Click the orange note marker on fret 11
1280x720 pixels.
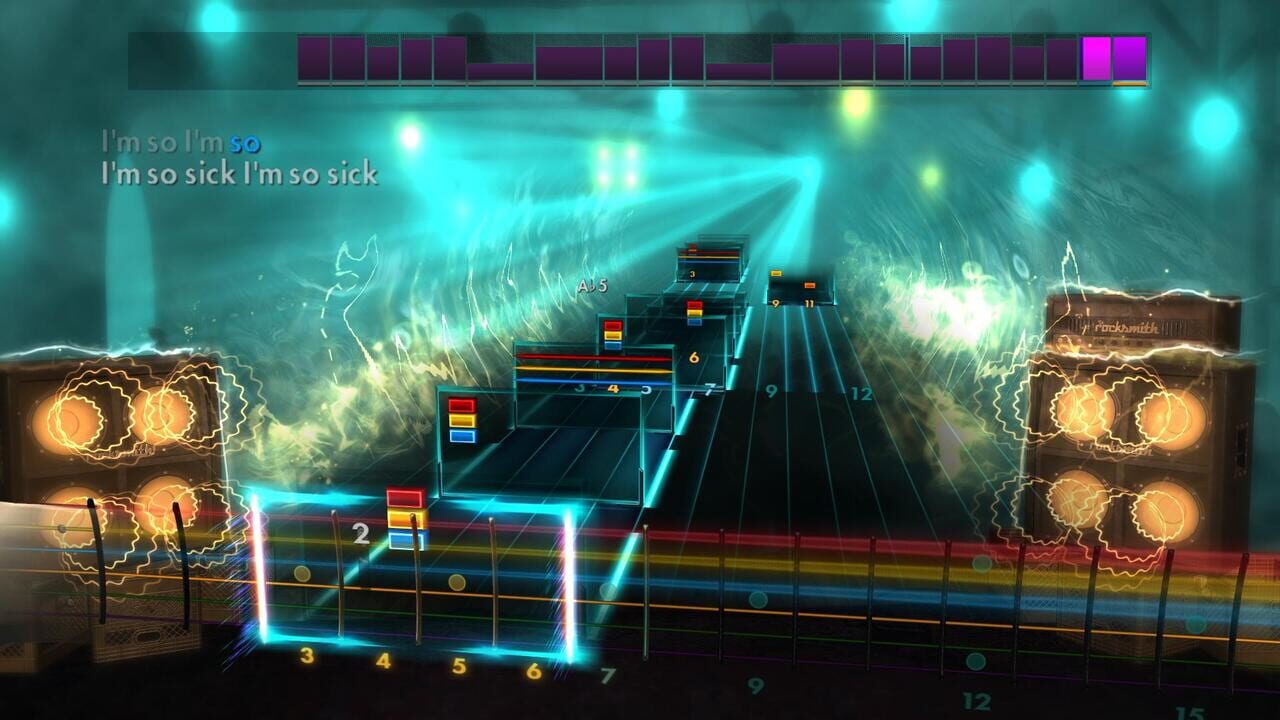tap(810, 285)
